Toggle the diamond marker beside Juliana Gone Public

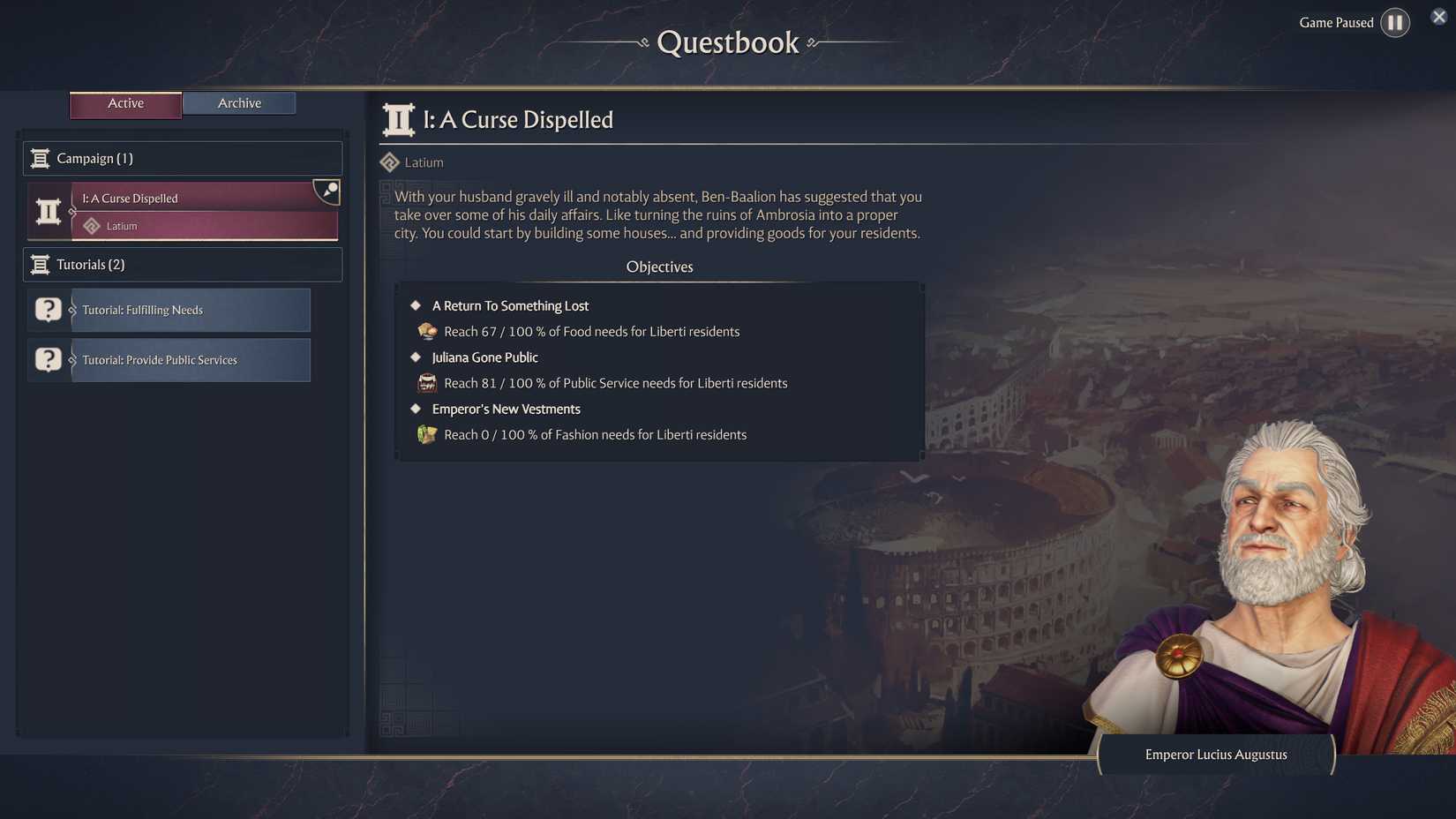(x=416, y=357)
